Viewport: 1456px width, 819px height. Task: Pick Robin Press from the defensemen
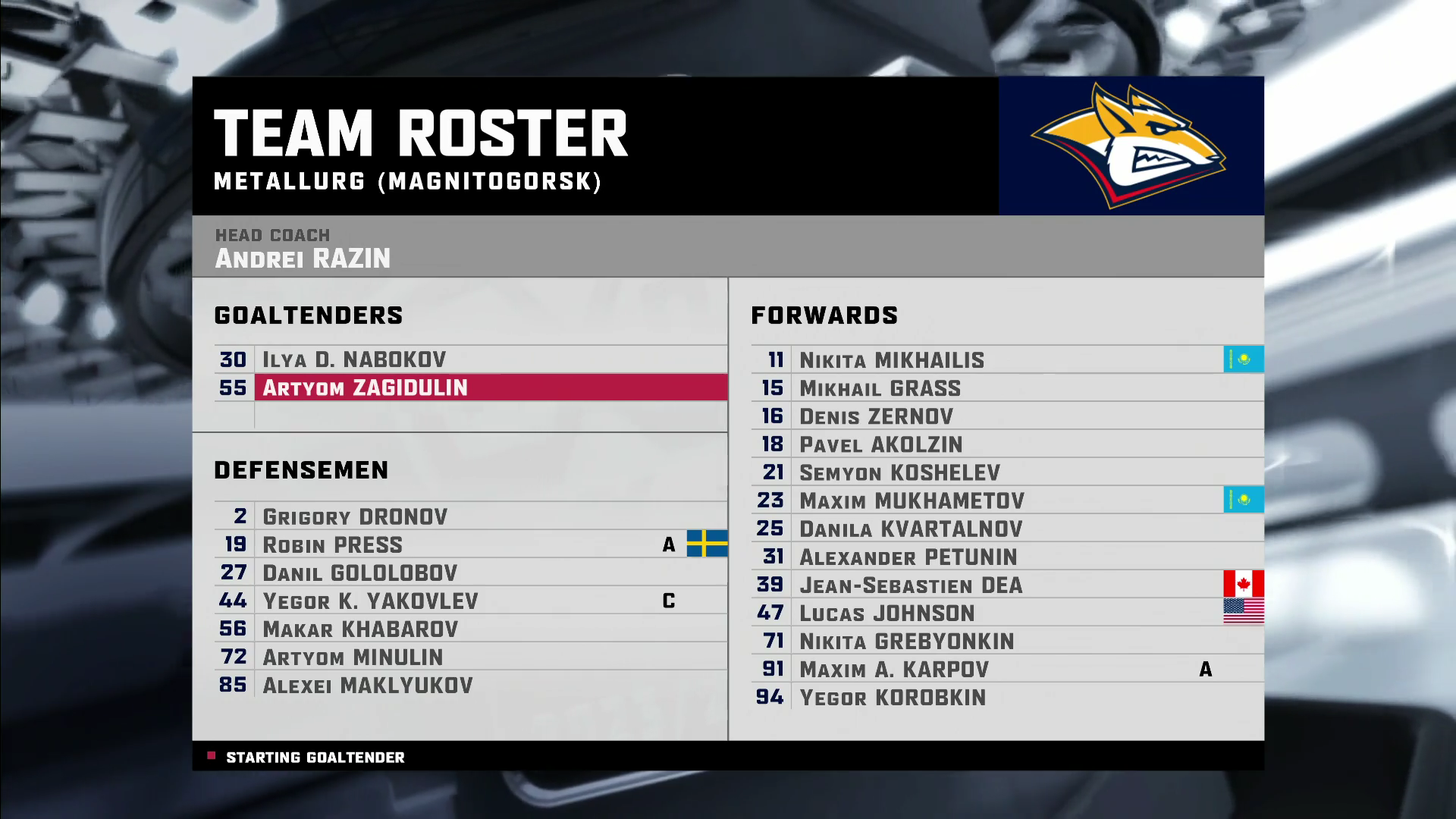332,544
